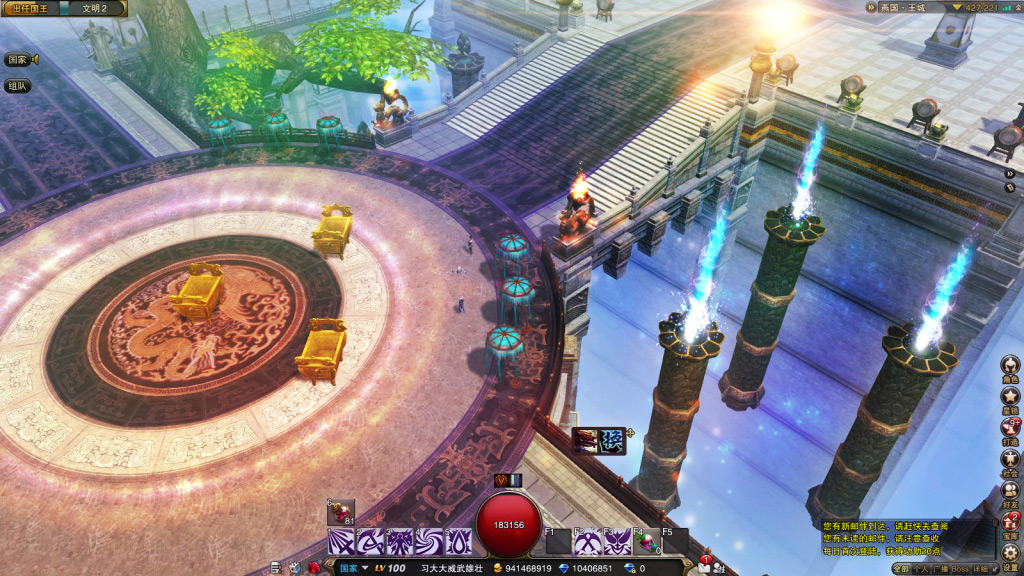The width and height of the screenshot is (1024, 576).
Task: Open the 社会 social menu
Action: click(1010, 459)
